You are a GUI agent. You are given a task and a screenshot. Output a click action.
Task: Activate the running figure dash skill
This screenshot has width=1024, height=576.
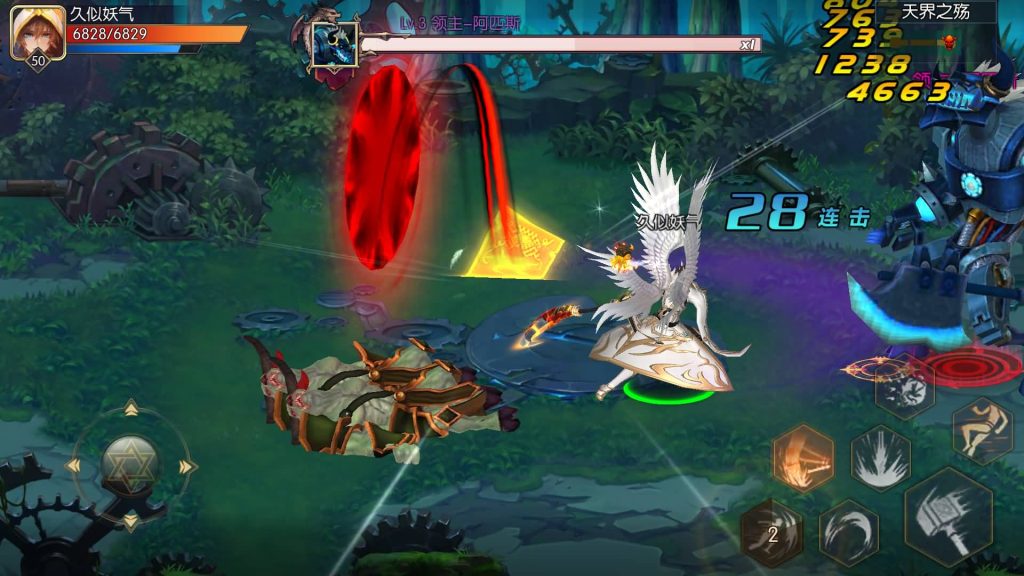(981, 431)
